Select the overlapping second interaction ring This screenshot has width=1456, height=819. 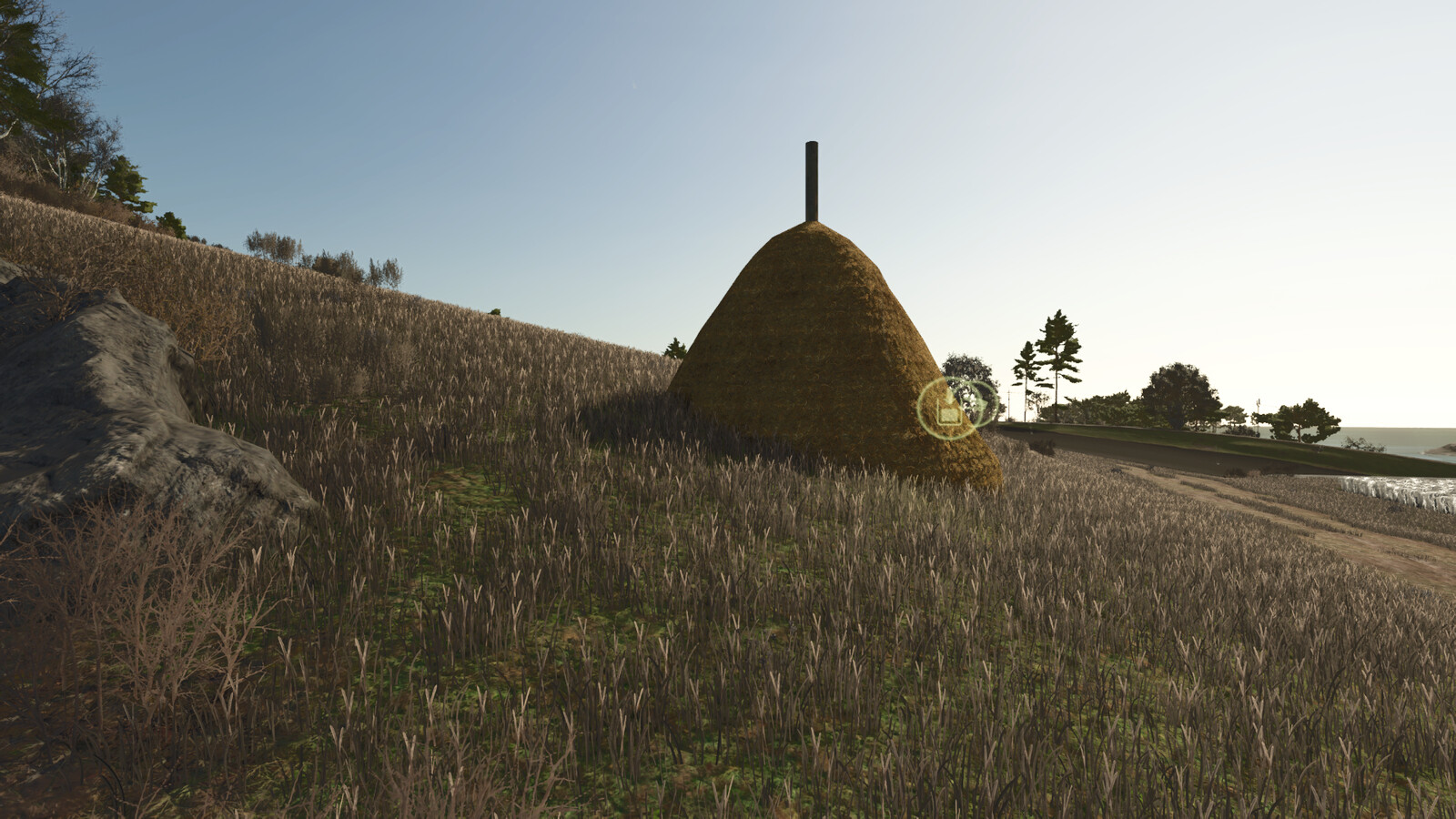tap(981, 403)
